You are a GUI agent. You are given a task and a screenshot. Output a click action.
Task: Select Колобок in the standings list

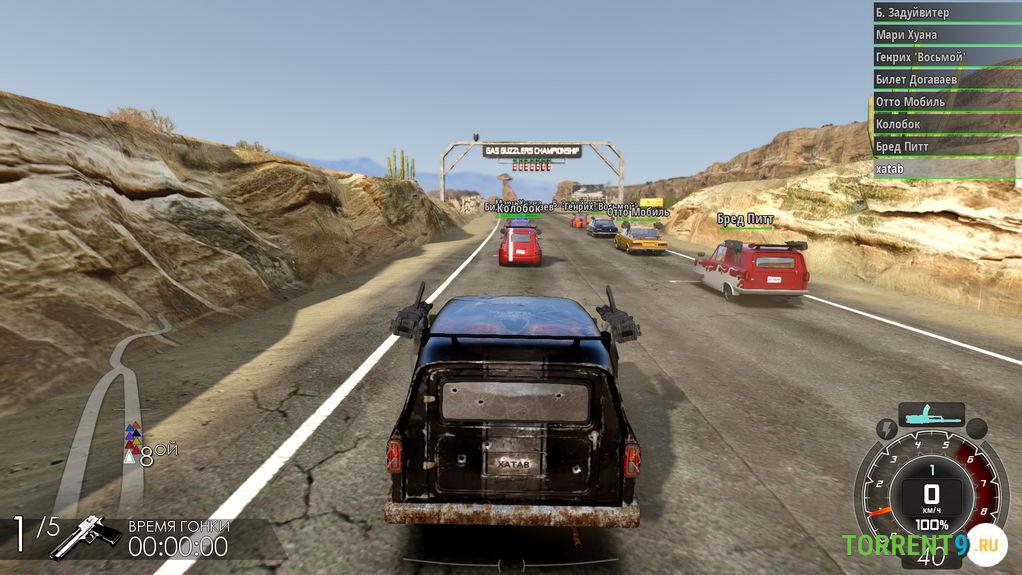[945, 124]
